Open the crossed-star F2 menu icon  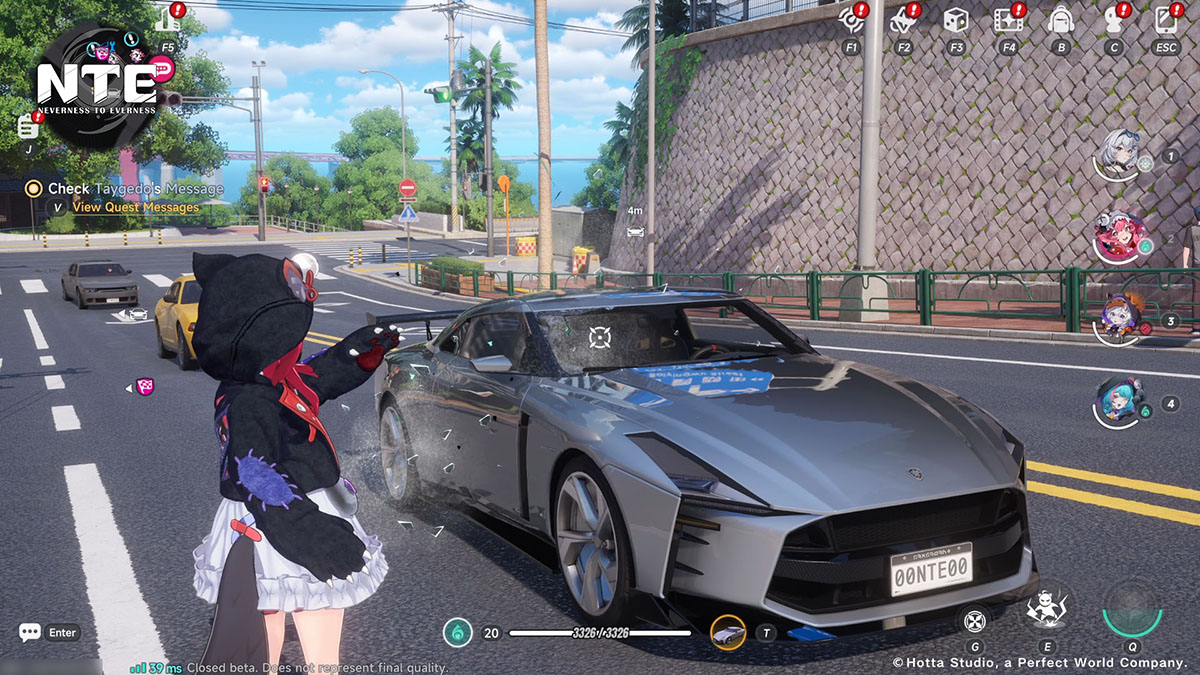pos(904,19)
